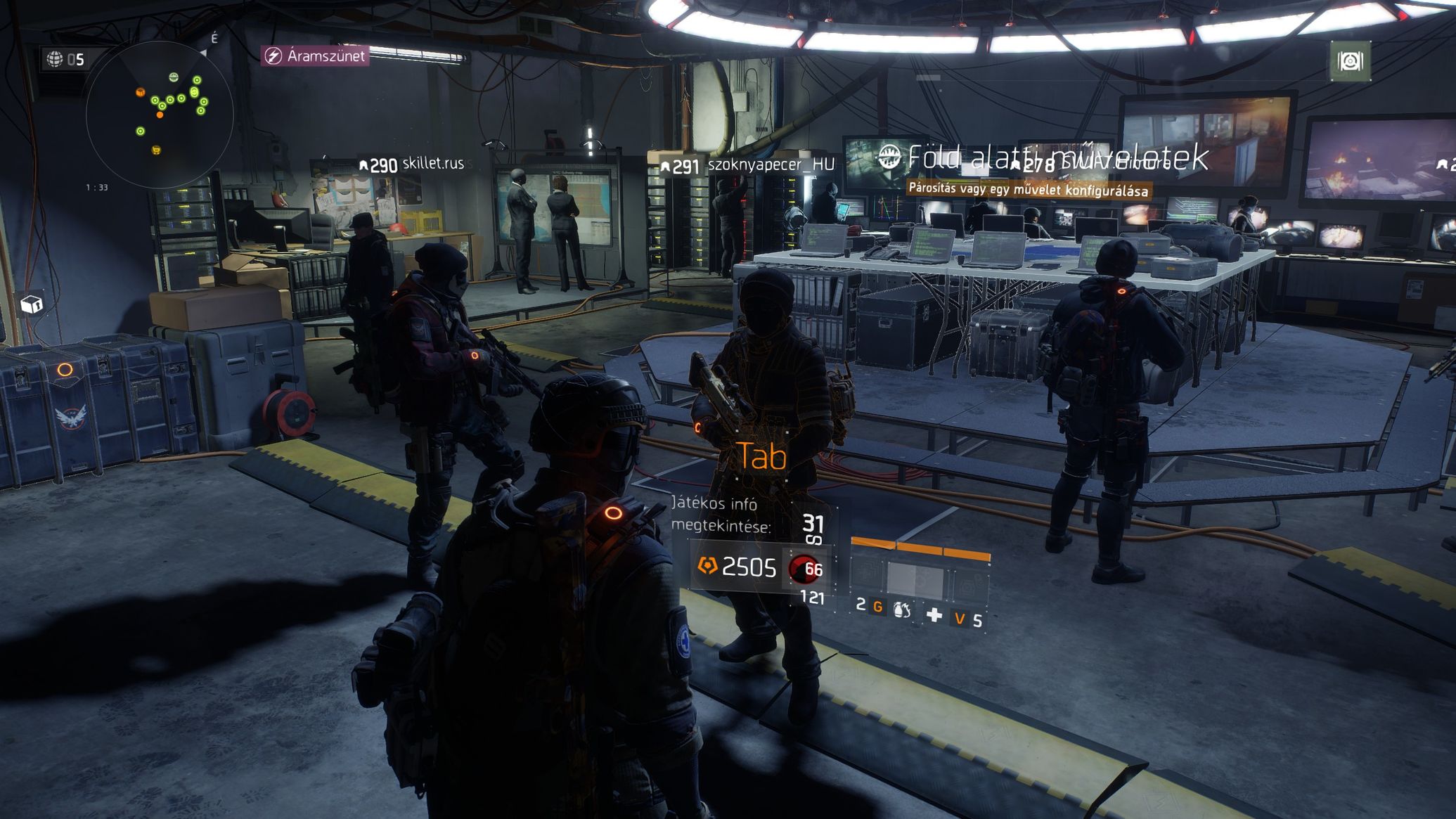The width and height of the screenshot is (1456, 819).
Task: Open the circular minimap
Action: coord(159,115)
